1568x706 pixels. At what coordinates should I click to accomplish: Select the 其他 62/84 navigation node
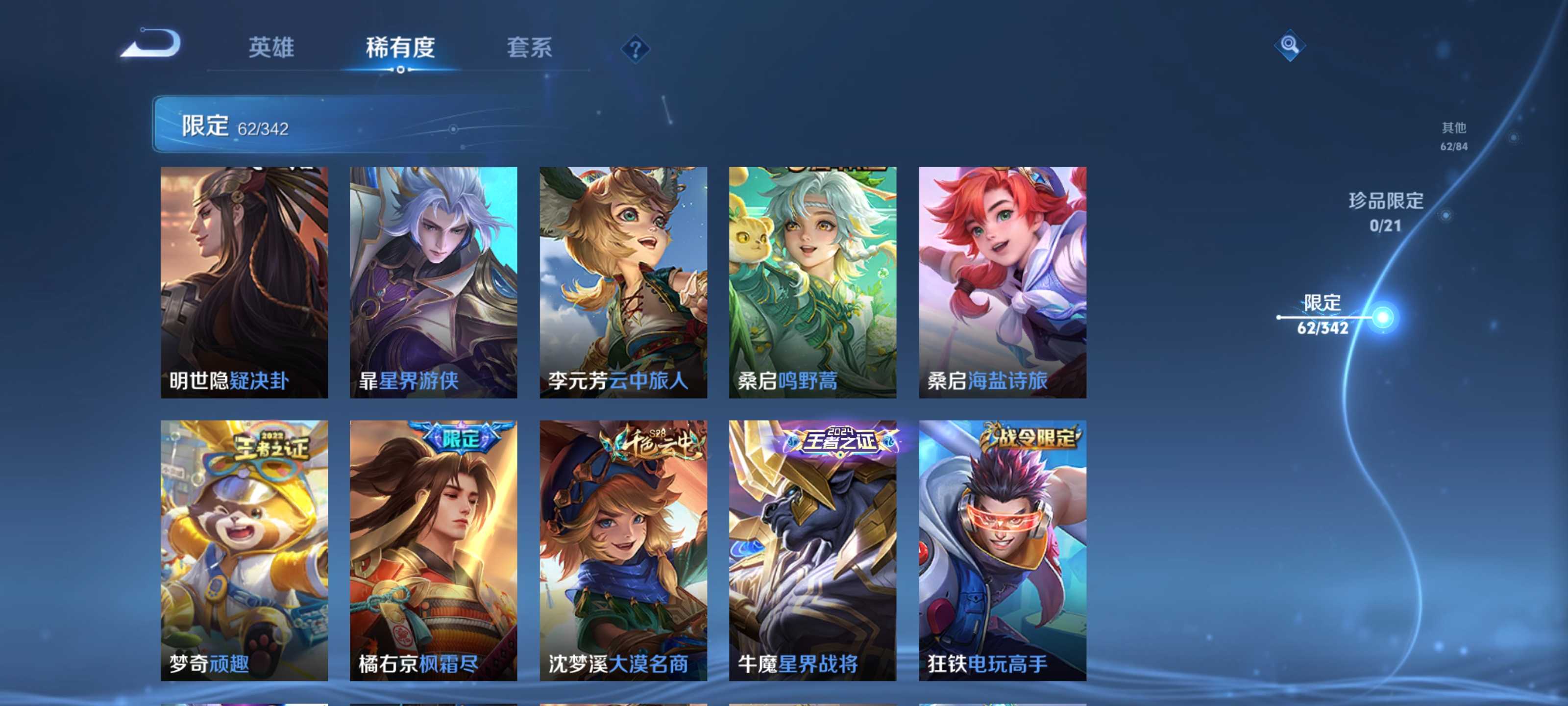coord(1453,135)
